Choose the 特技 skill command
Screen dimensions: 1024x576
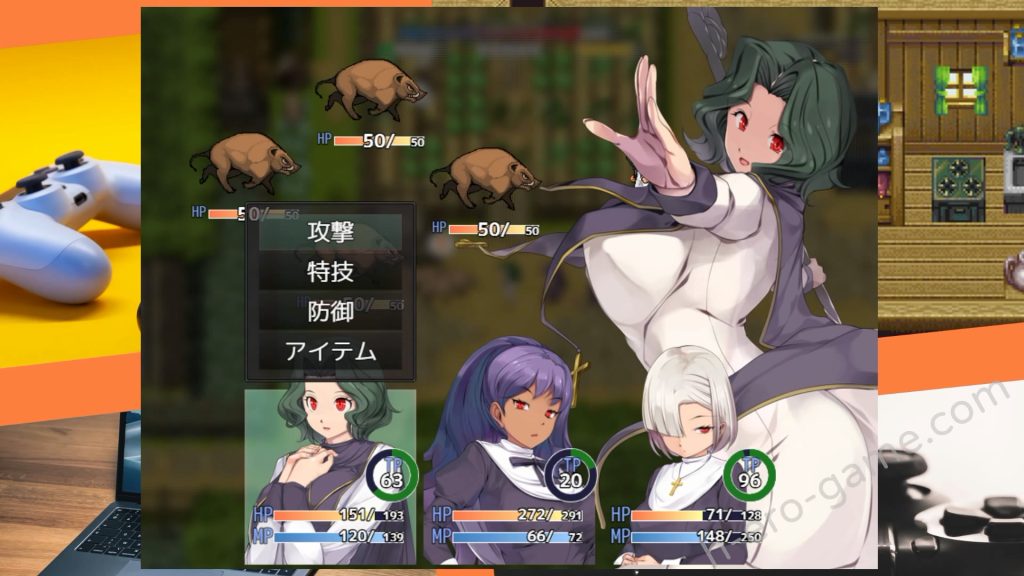[x=330, y=271]
